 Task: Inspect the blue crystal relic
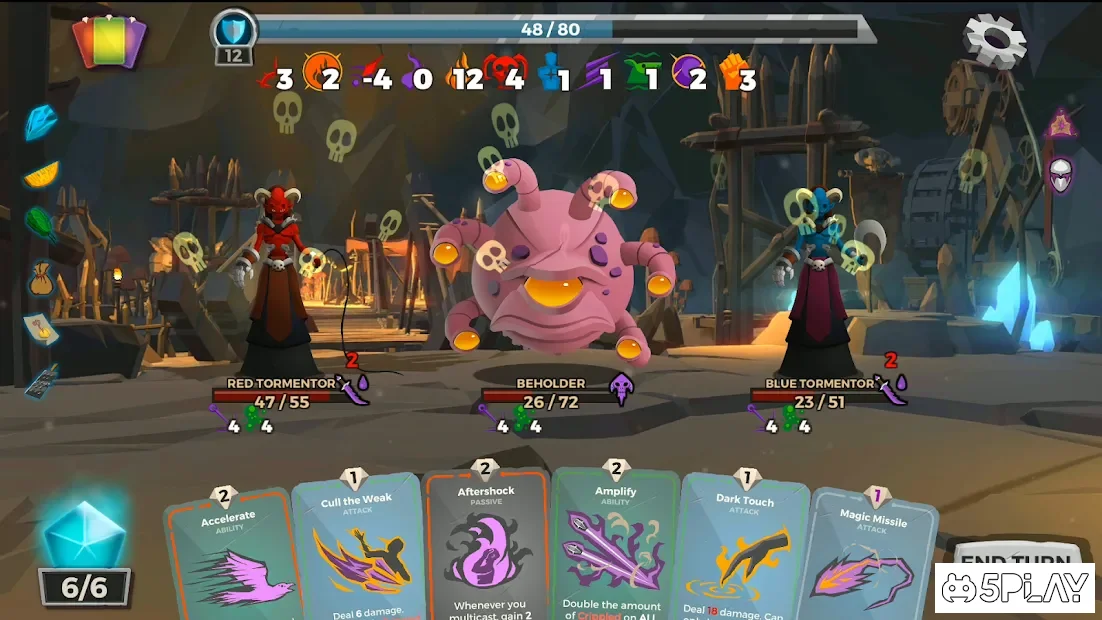pos(41,122)
